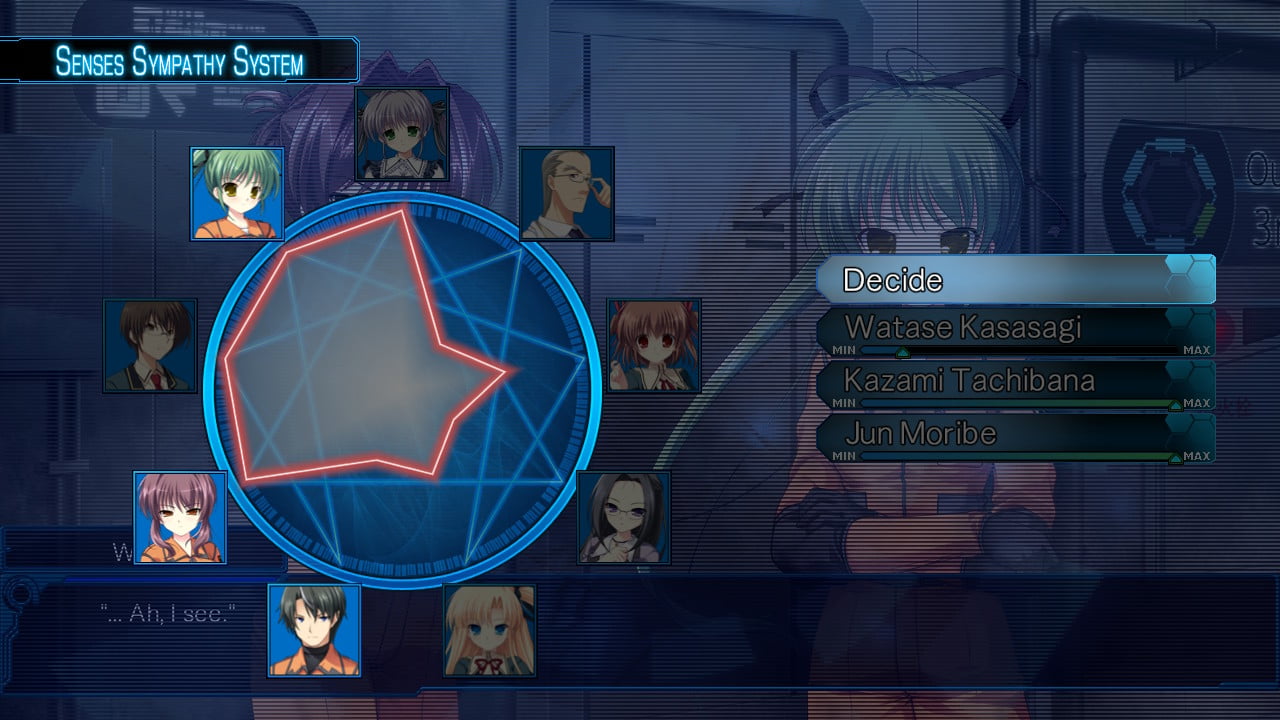Pick the Jun Moribe entry
The width and height of the screenshot is (1280, 720).
(x=1015, y=434)
